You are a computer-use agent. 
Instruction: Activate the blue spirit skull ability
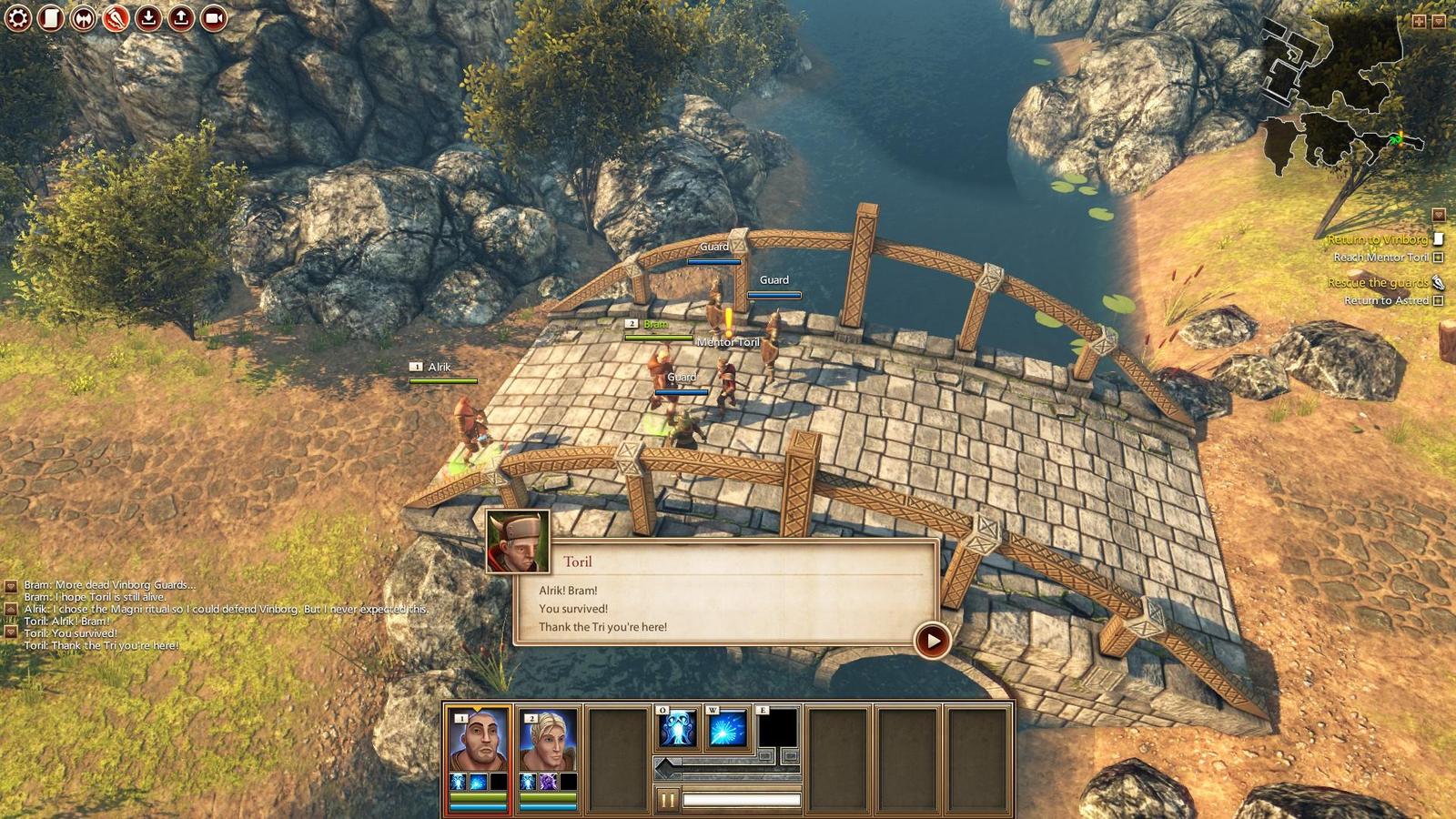678,729
